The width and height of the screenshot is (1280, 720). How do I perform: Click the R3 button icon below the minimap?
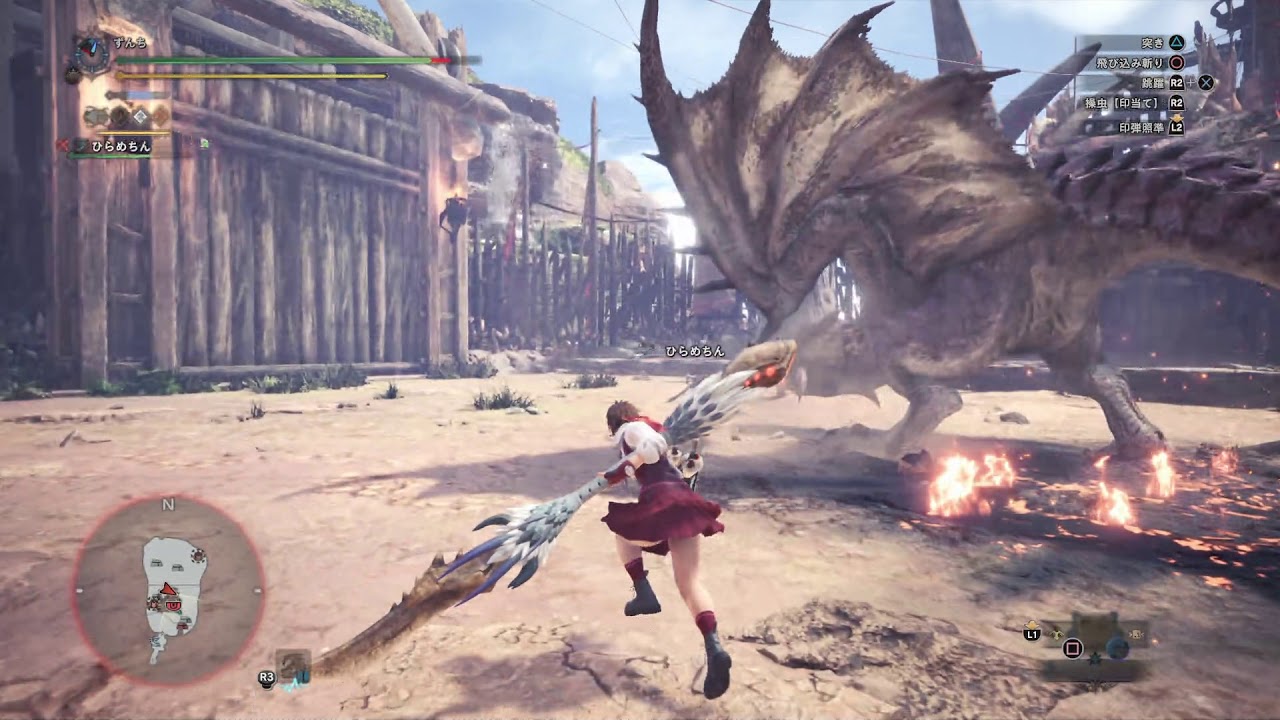(x=265, y=675)
